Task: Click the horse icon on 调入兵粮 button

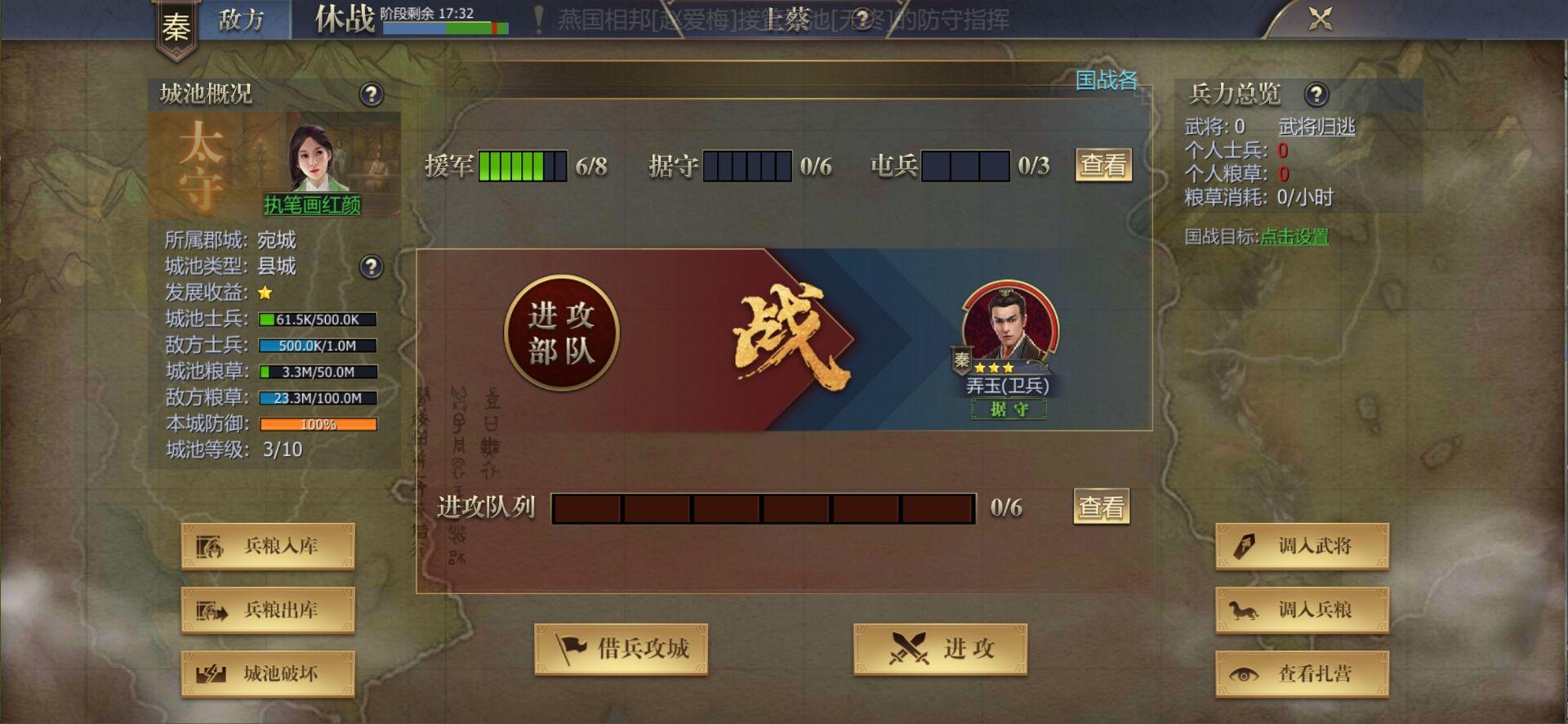Action: (x=1245, y=610)
